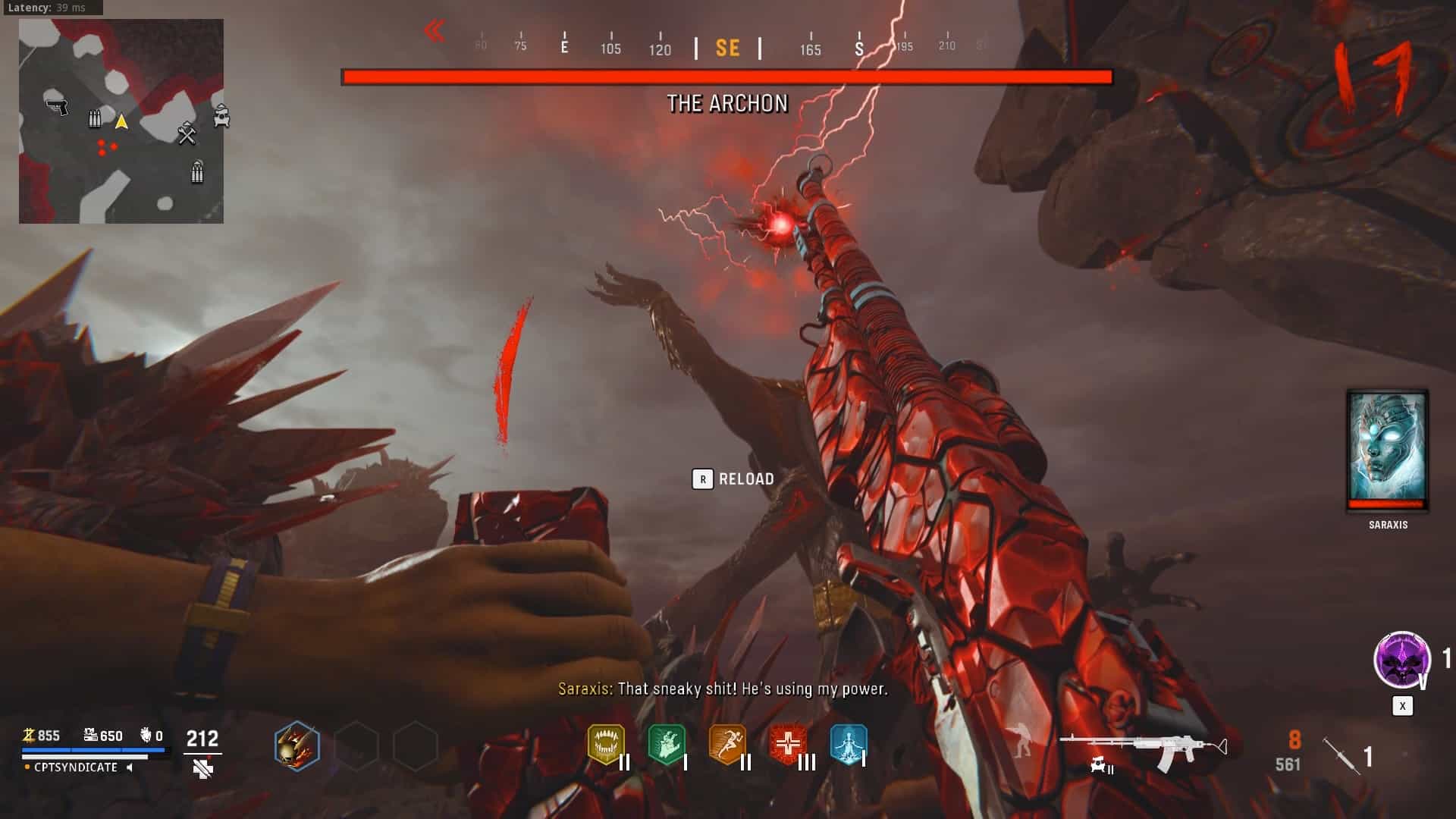
Task: Click the armor plate icon under 212
Action: [202, 770]
